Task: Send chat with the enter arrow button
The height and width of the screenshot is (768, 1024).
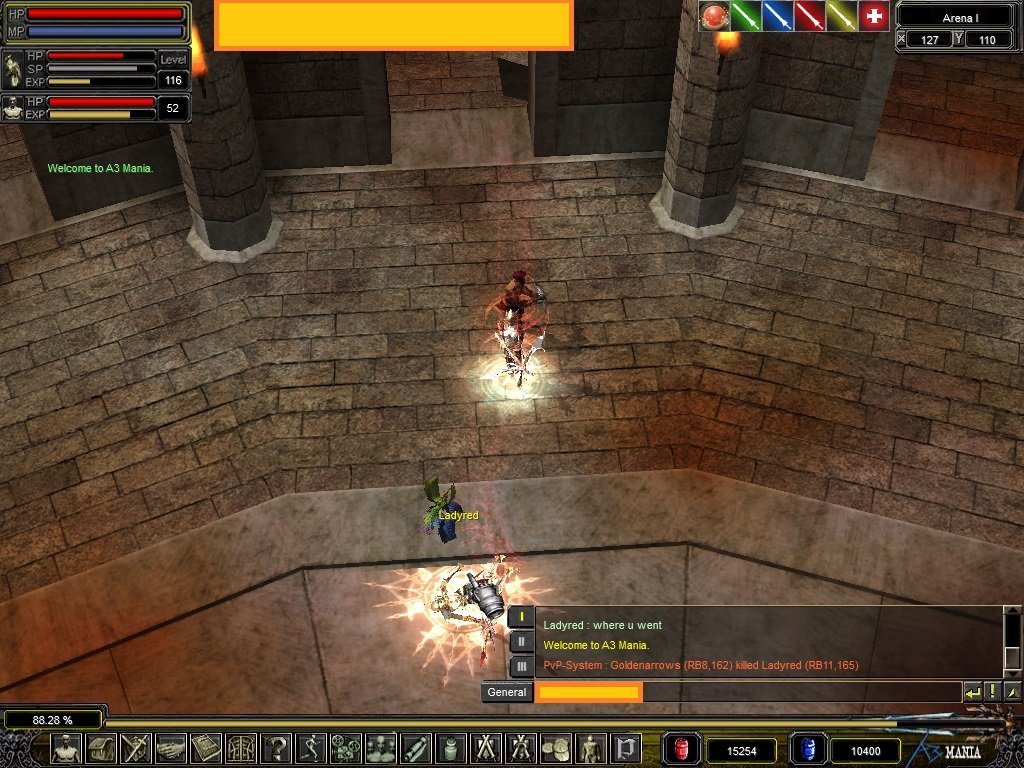Action: pyautogui.click(x=972, y=692)
